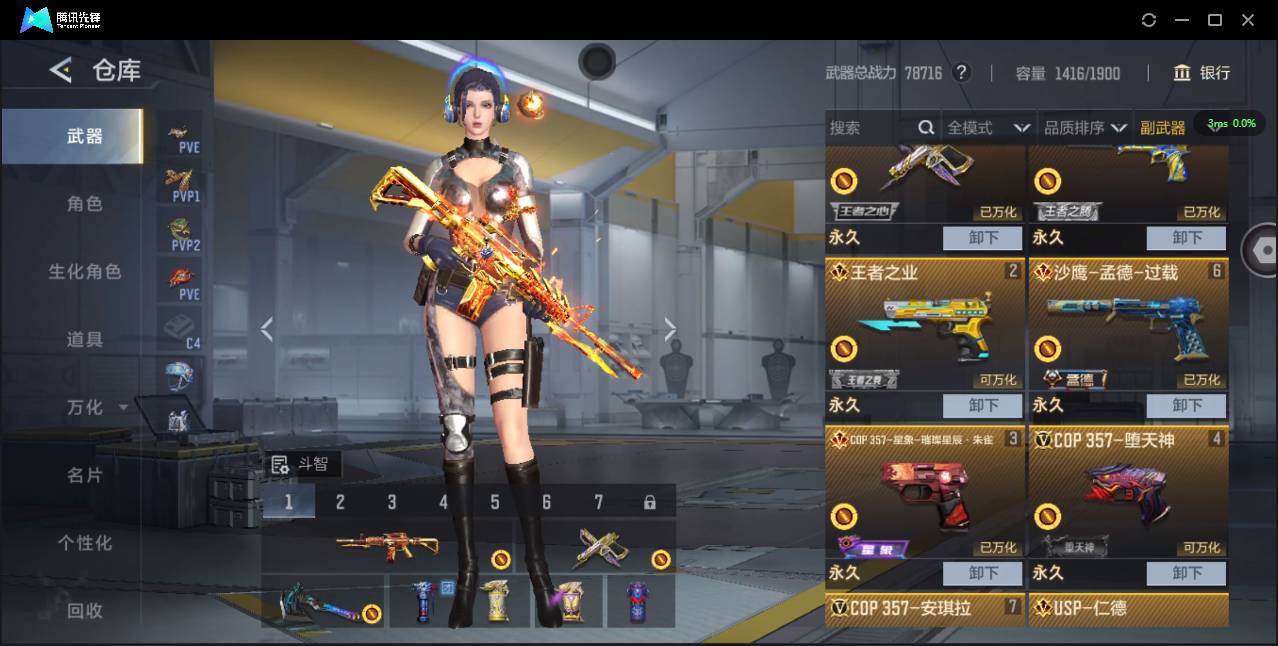Switch to the 个性化 category

pyautogui.click(x=85, y=543)
